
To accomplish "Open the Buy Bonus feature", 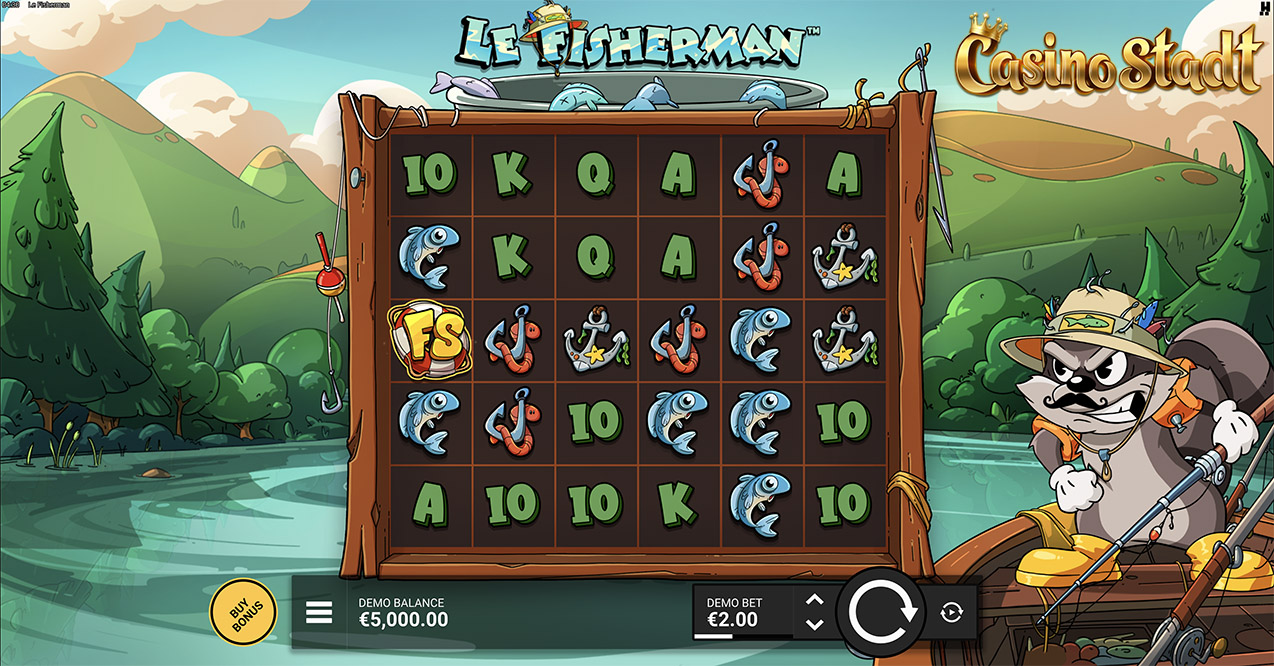I will [x=243, y=612].
